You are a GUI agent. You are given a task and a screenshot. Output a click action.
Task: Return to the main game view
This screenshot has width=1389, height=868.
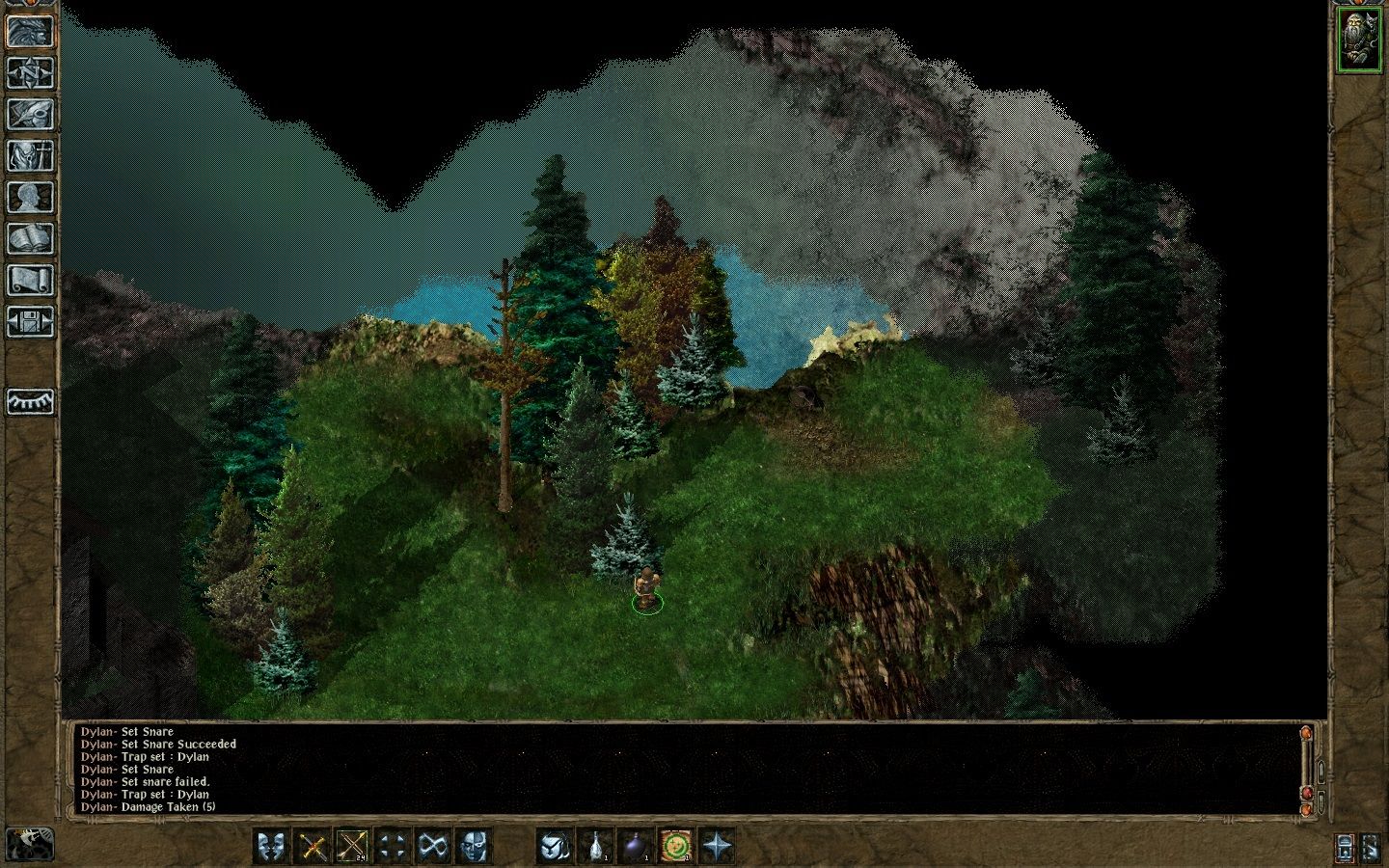[30, 32]
